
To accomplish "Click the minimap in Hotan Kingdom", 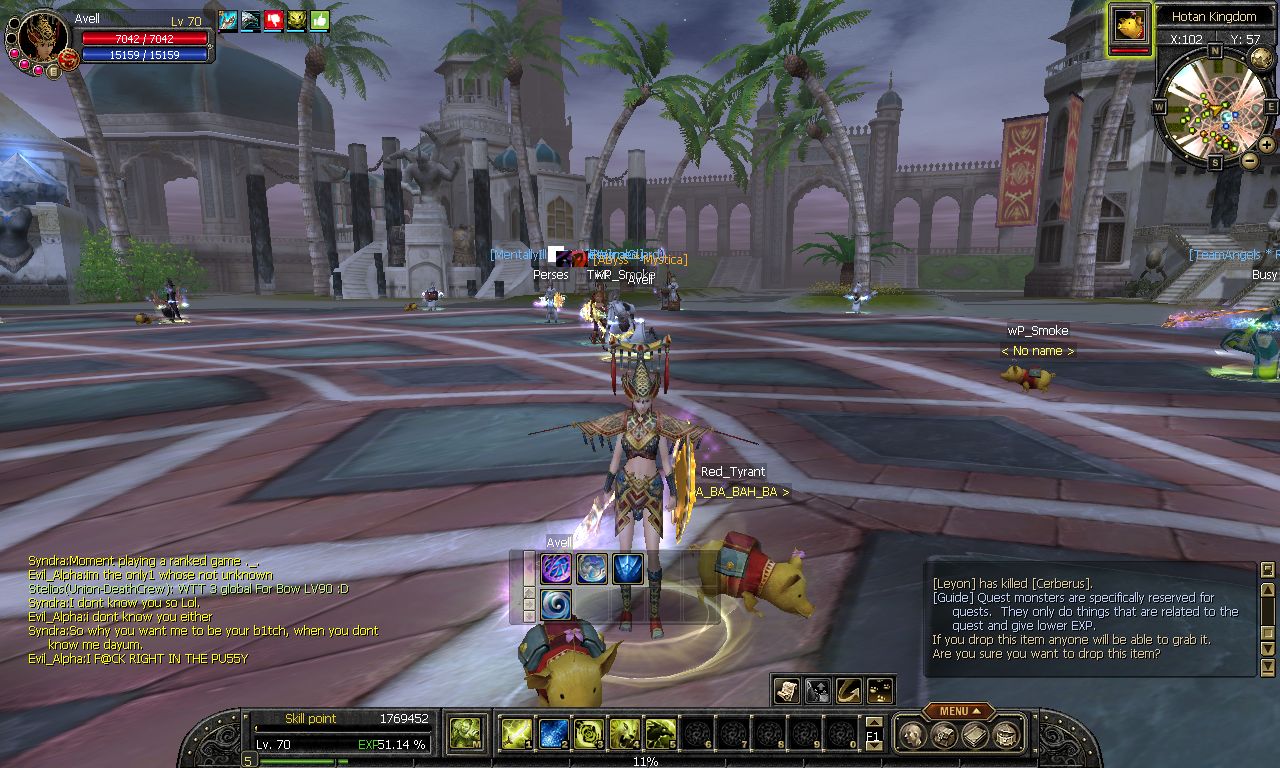I will [x=1215, y=107].
